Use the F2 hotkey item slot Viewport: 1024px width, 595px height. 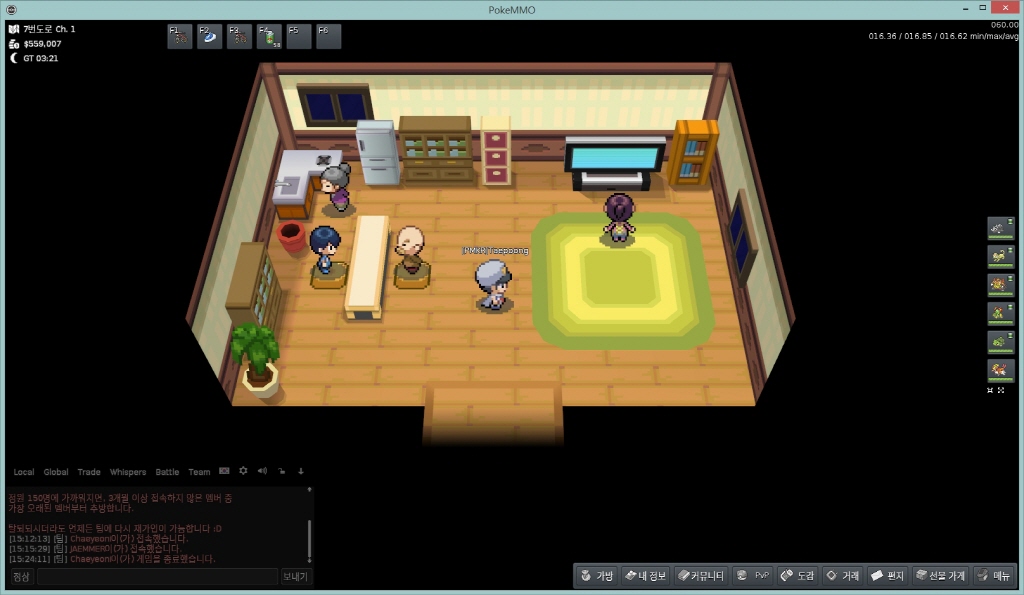click(x=211, y=37)
